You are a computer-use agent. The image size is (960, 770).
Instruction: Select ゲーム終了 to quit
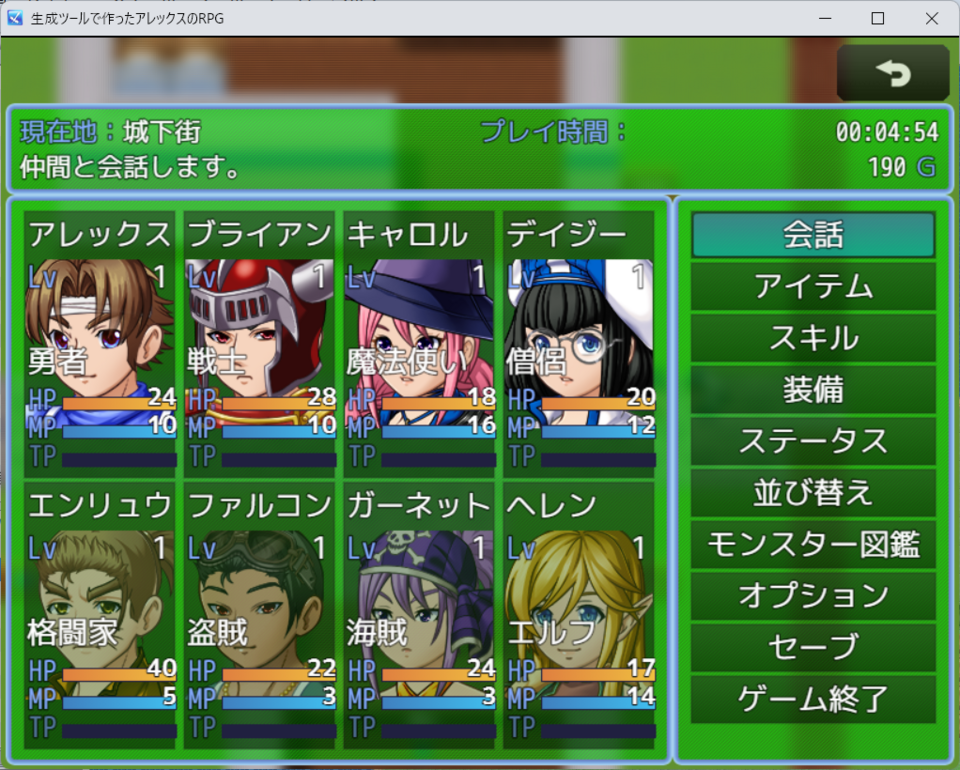pyautogui.click(x=813, y=699)
